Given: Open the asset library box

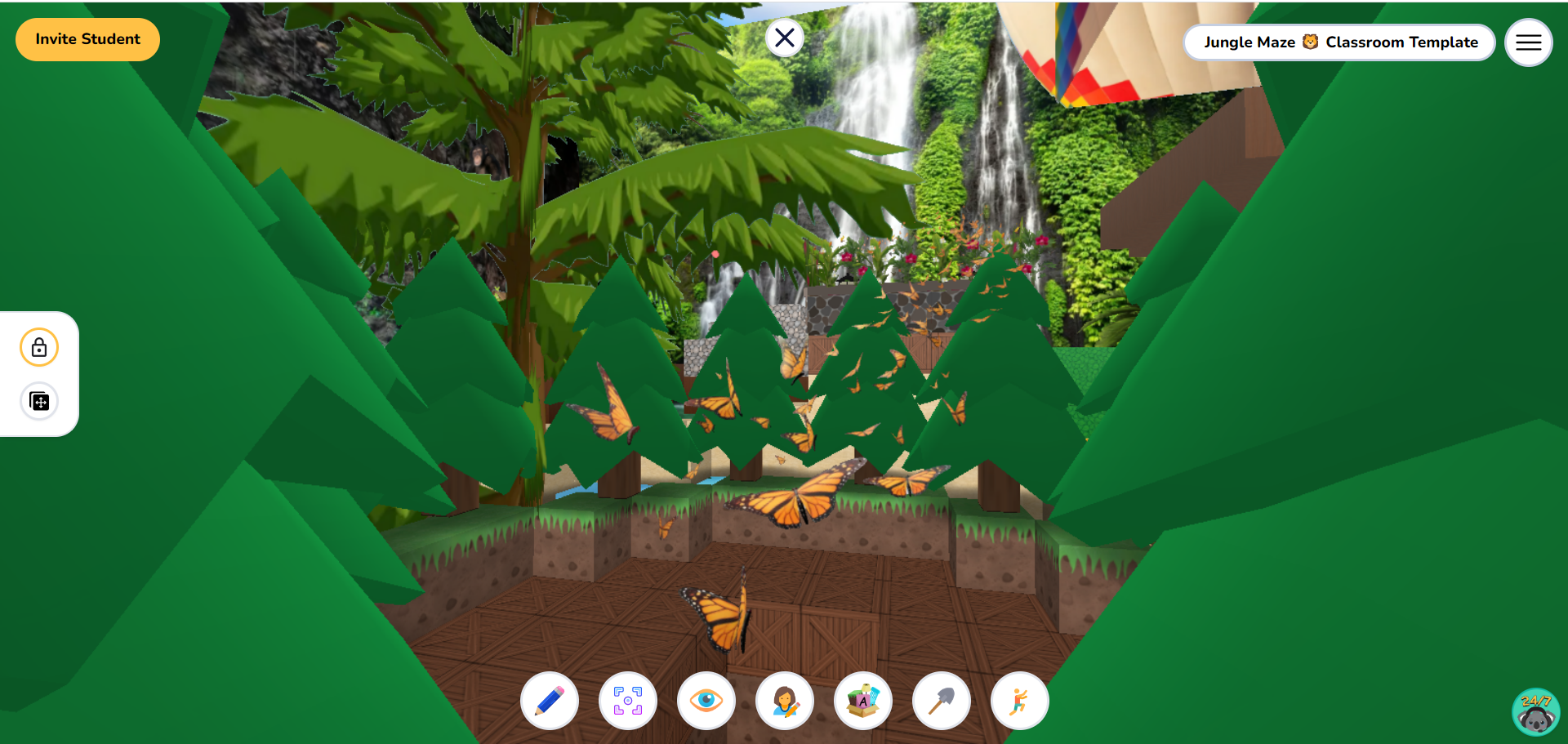Looking at the screenshot, I should pos(862,701).
